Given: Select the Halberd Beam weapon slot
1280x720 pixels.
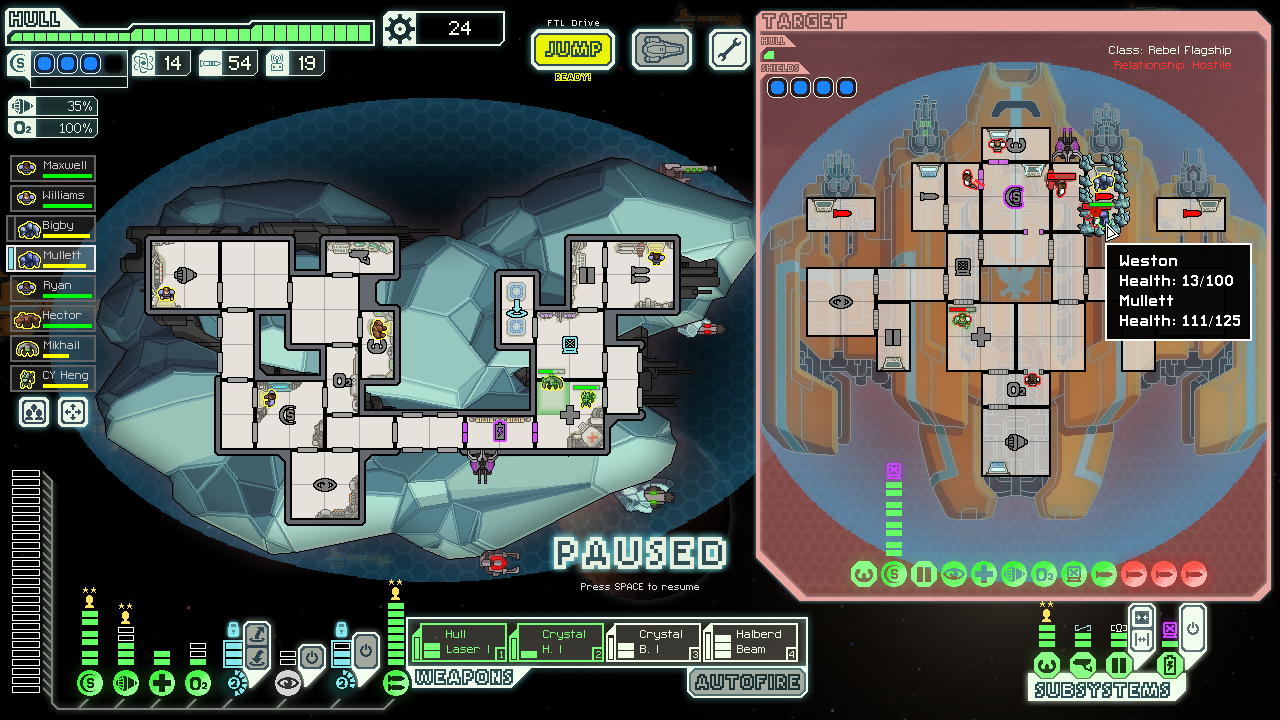Looking at the screenshot, I should pos(753,642).
